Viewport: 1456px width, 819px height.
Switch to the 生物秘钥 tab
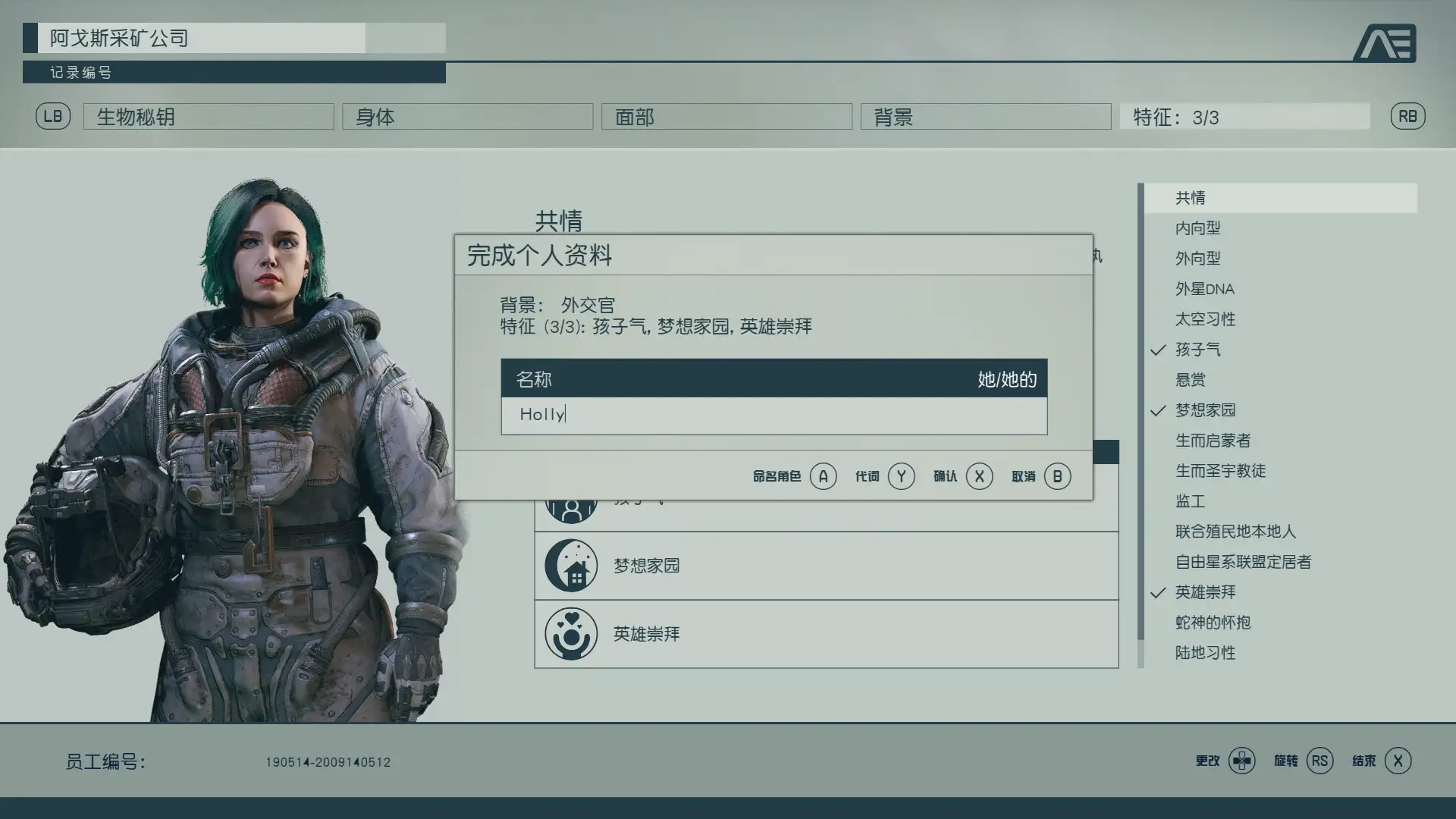209,117
